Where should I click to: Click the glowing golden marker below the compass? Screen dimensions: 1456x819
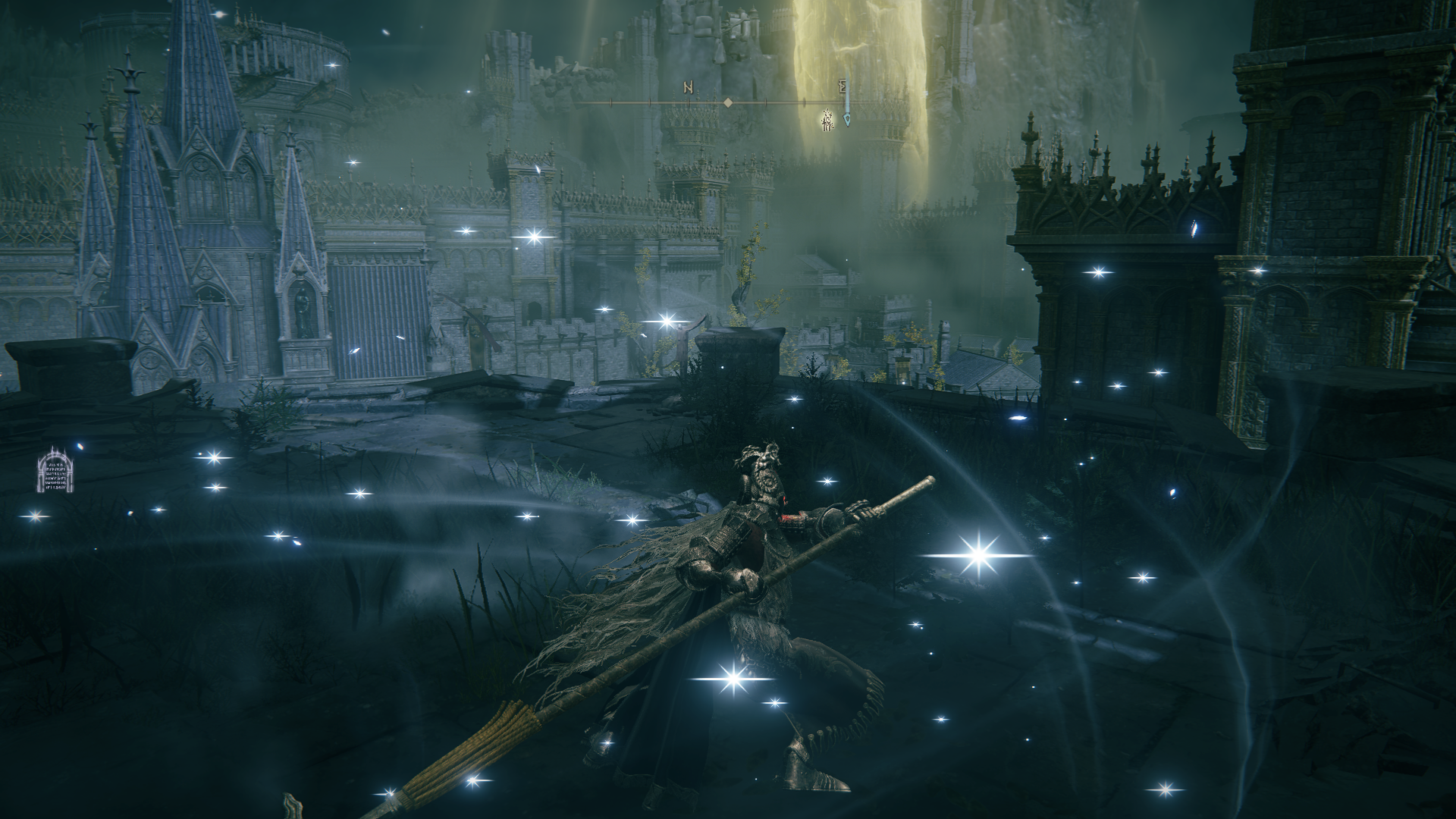[827, 120]
